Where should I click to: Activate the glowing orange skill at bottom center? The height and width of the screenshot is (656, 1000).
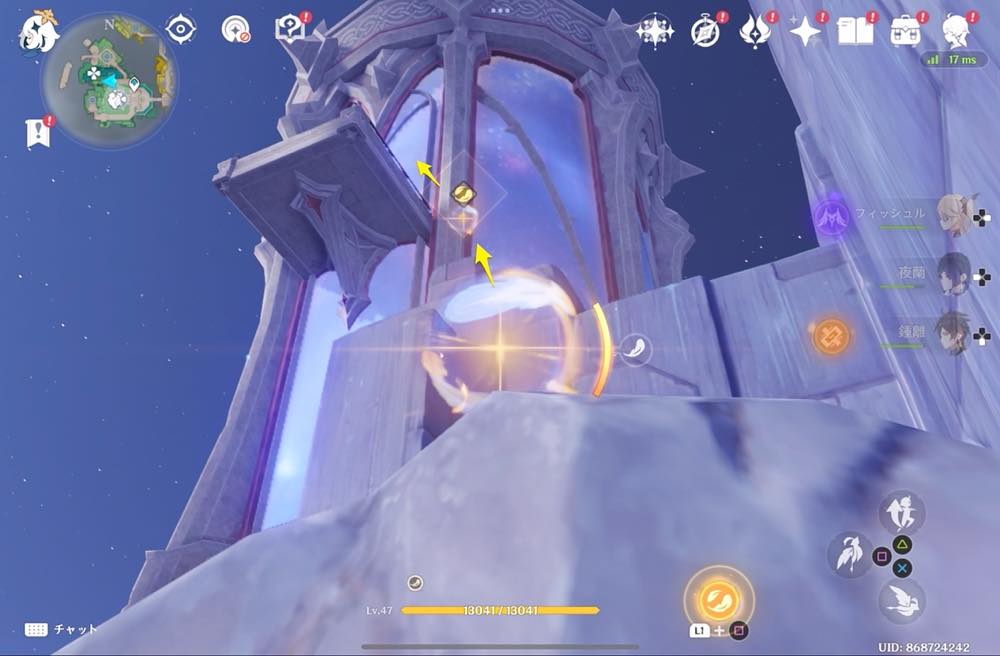(717, 600)
